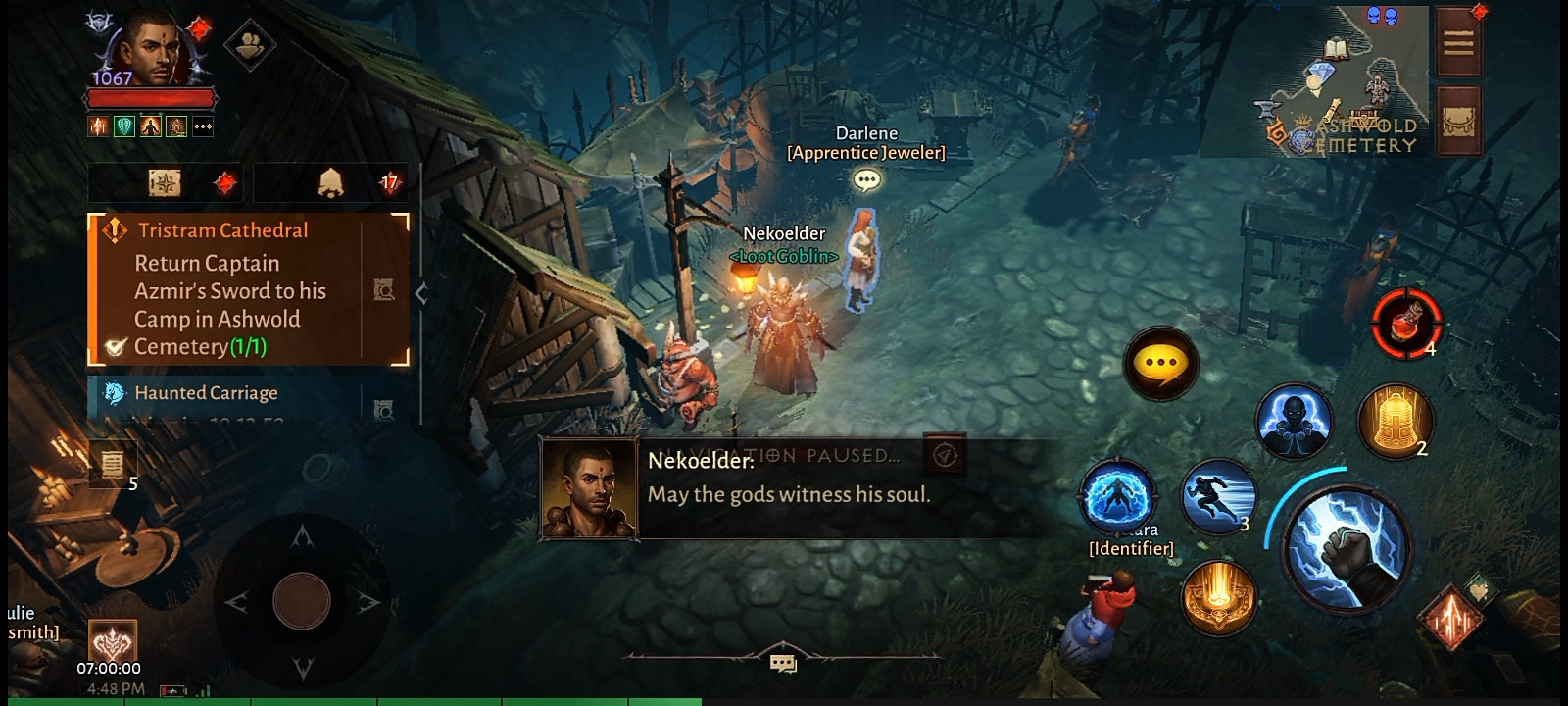Collapse the quest tracker panel arrow
The width and height of the screenshot is (1568, 706).
click(421, 292)
